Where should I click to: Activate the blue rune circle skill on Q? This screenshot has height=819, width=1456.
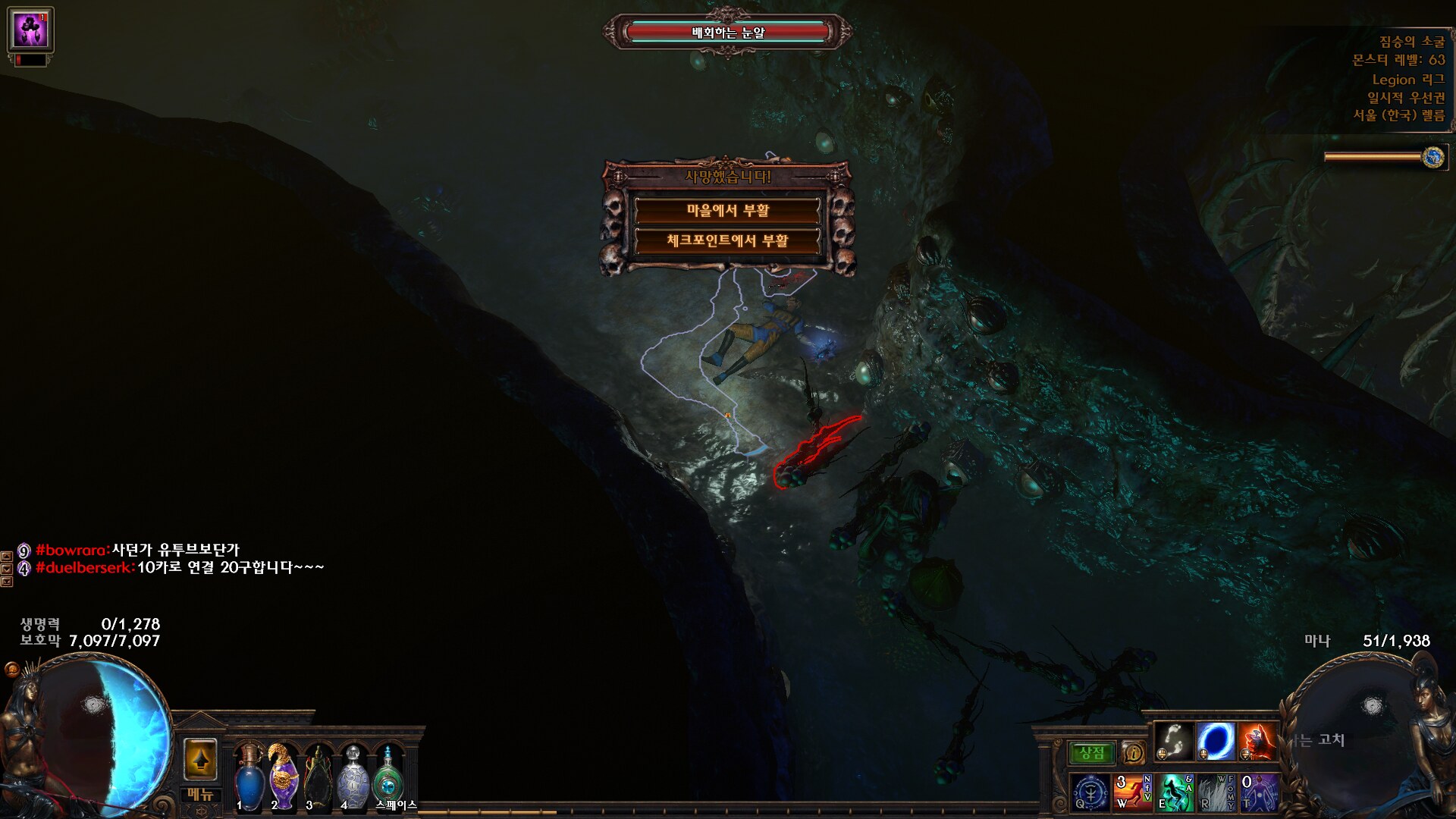(1090, 792)
